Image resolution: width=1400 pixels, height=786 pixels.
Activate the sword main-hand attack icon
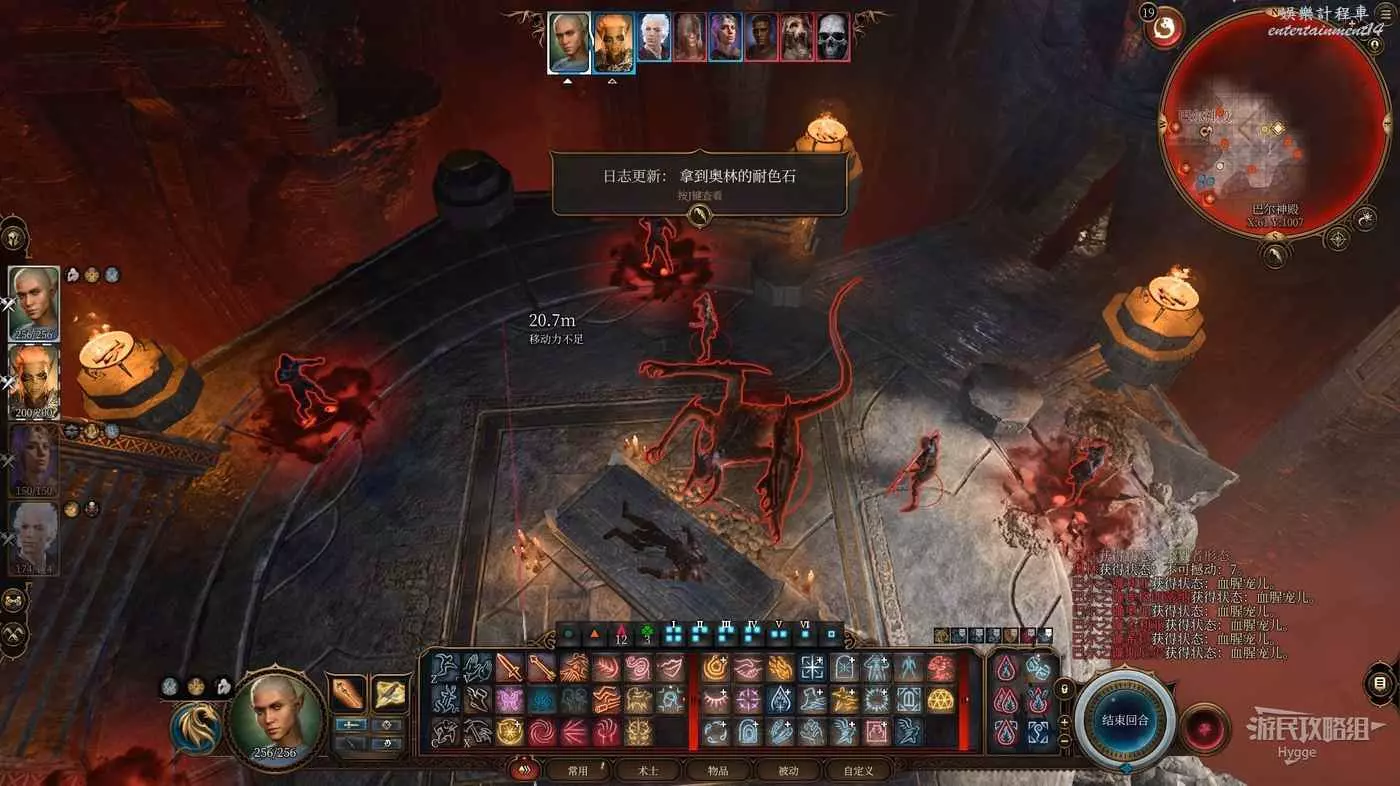click(x=509, y=667)
